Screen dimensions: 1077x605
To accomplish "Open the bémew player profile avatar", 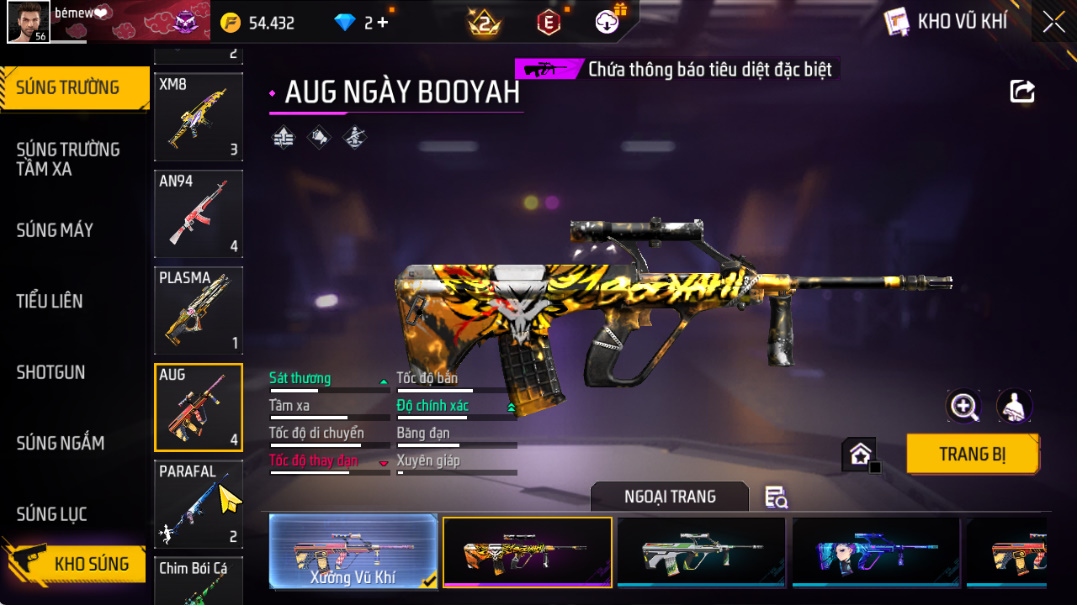I will [28, 22].
